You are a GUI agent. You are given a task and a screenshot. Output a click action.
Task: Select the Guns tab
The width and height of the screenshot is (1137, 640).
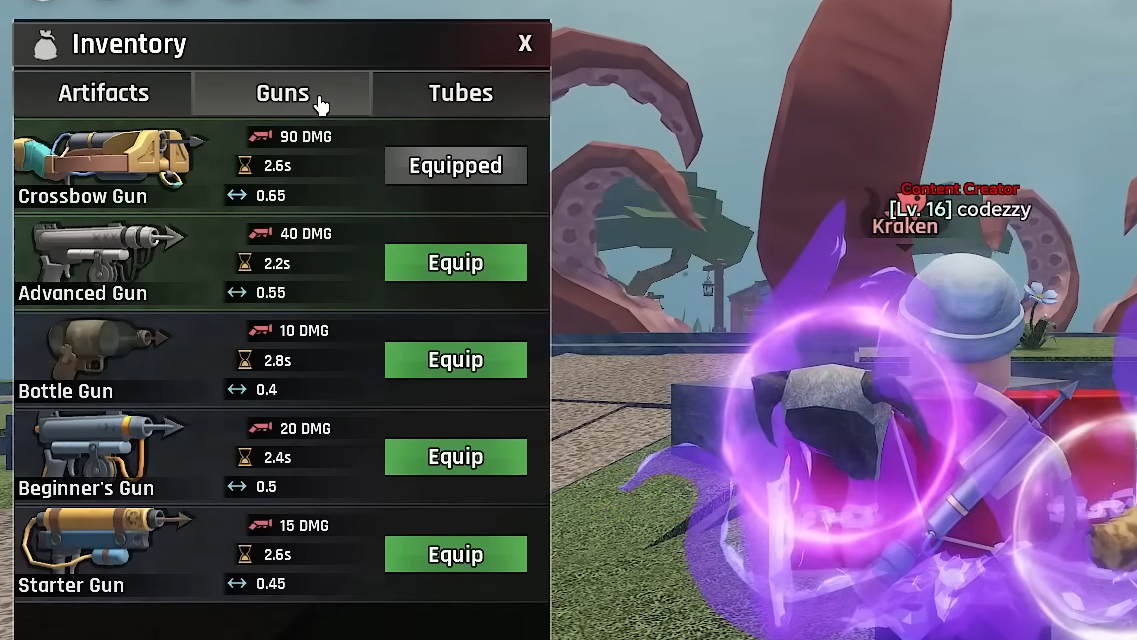(282, 93)
